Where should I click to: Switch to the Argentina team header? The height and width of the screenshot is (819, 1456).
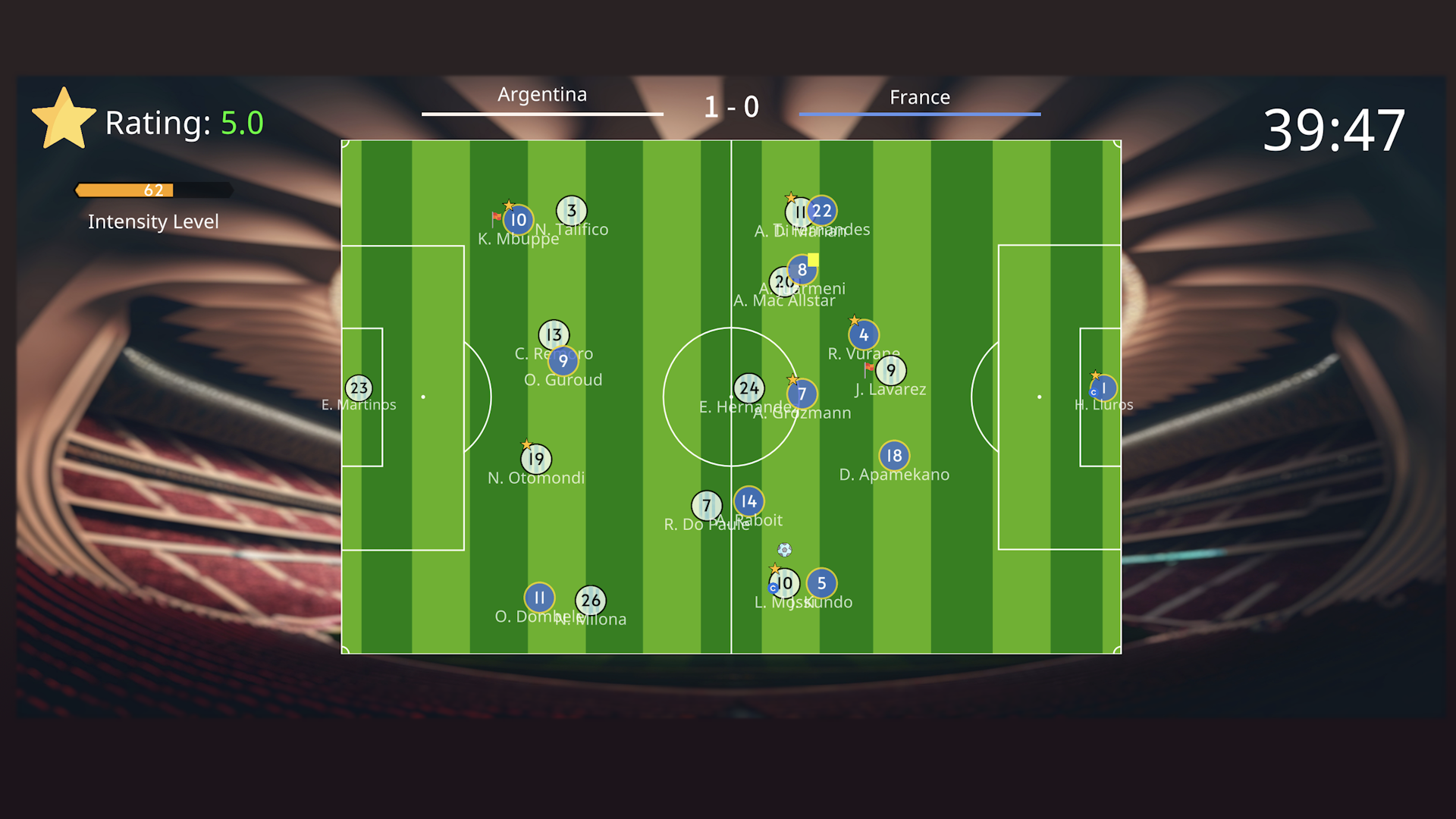tap(541, 94)
